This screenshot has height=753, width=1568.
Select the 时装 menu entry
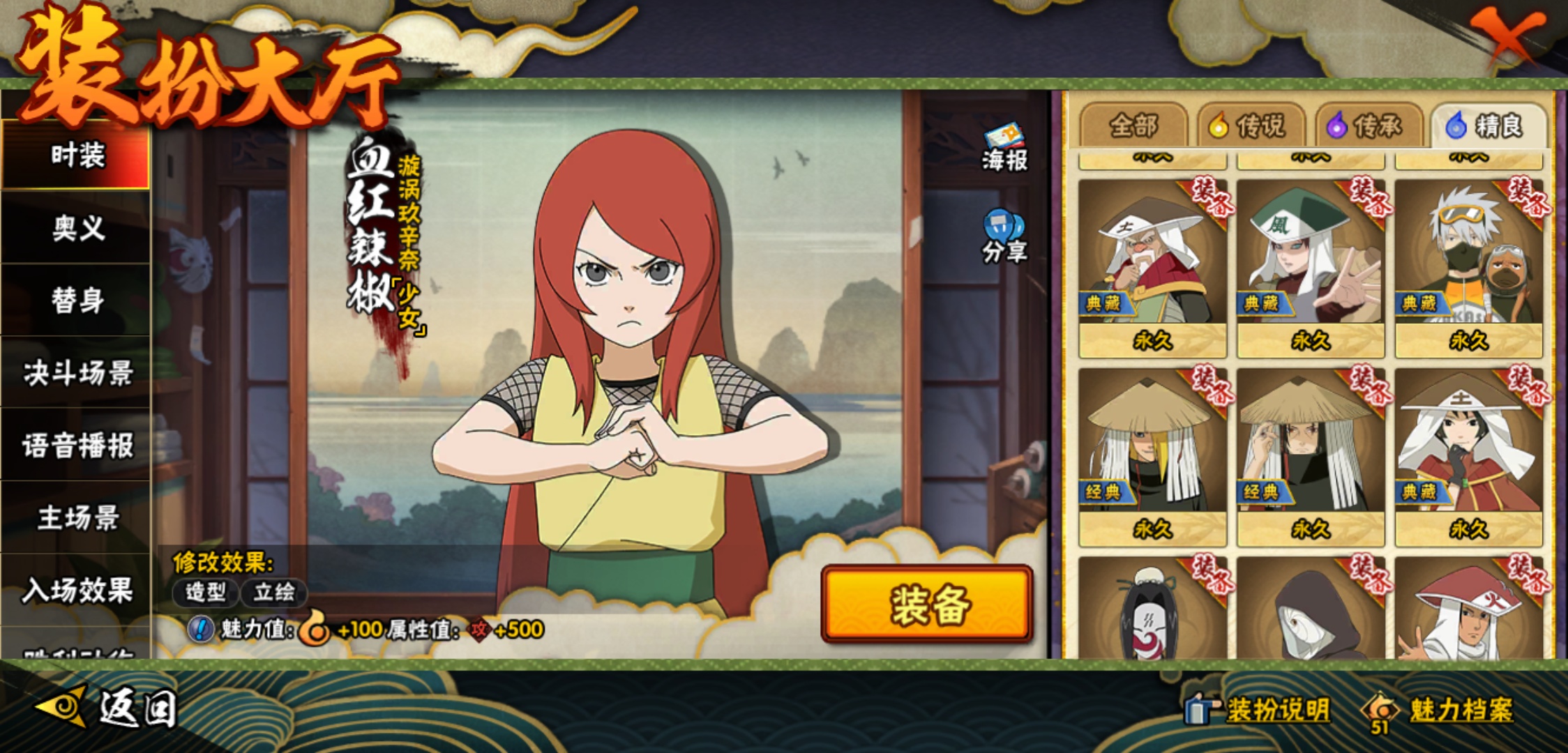(x=77, y=155)
